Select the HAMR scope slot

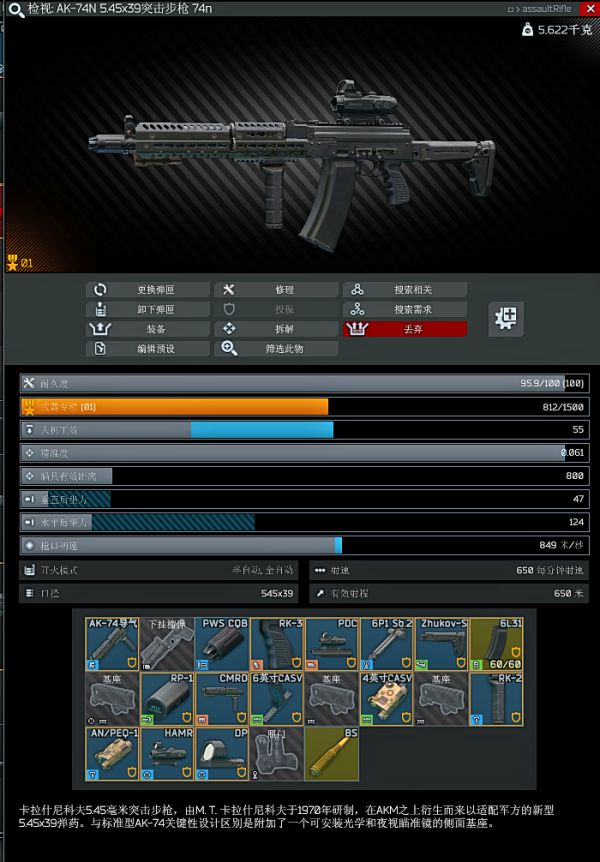[167, 754]
